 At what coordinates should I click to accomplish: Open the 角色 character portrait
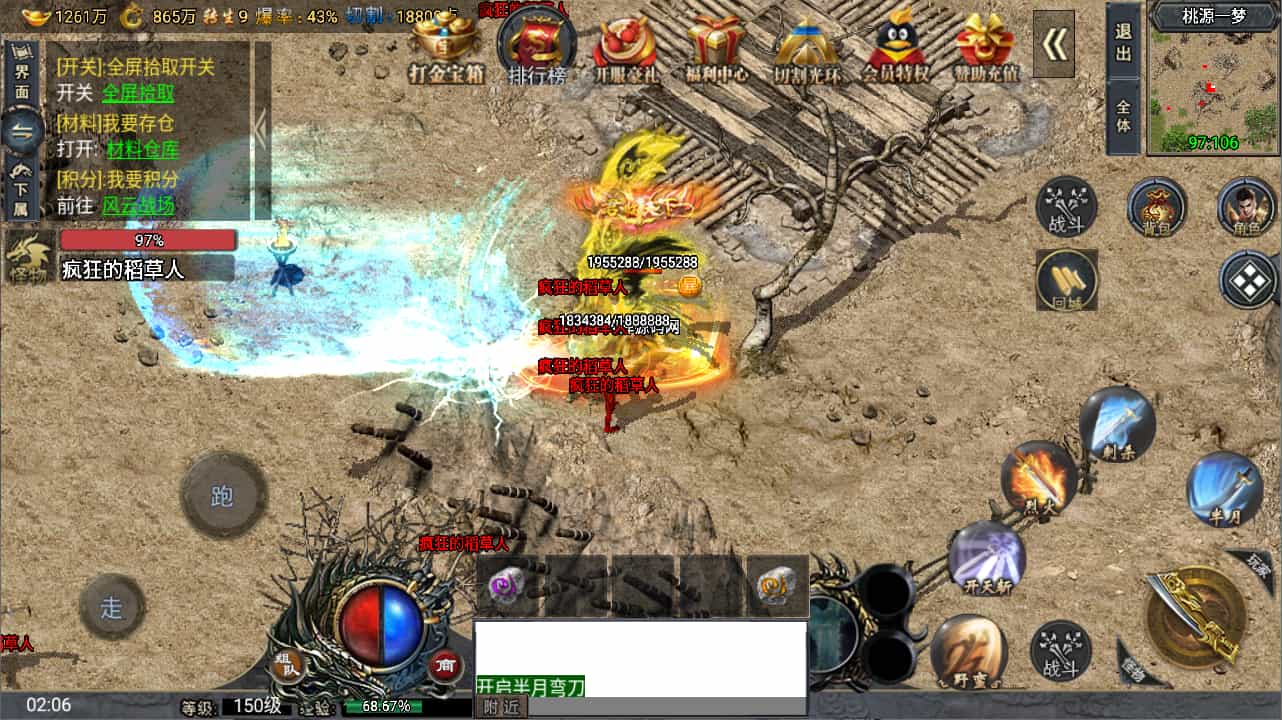coord(1246,207)
